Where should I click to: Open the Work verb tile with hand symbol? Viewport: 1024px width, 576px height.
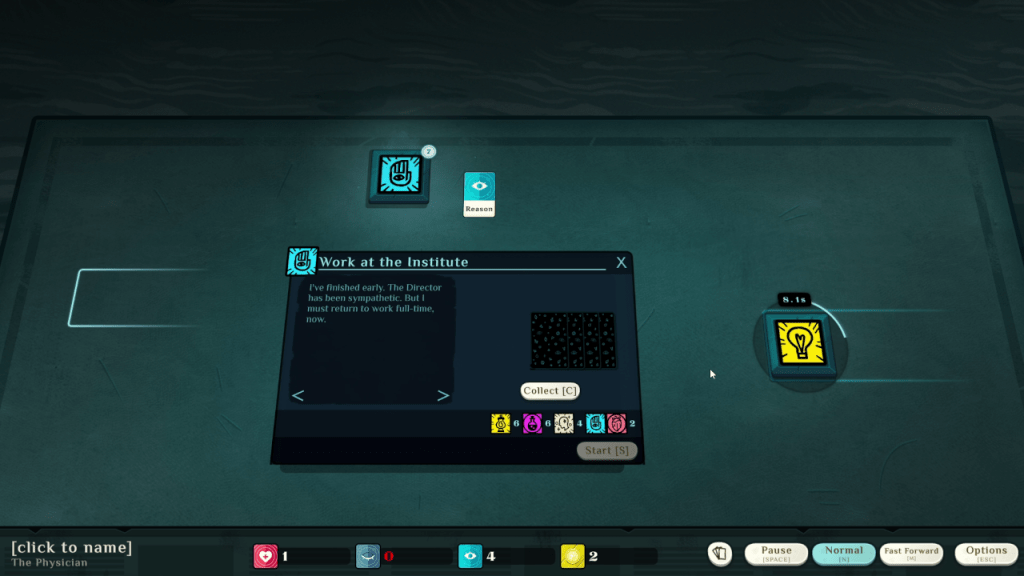coord(399,176)
